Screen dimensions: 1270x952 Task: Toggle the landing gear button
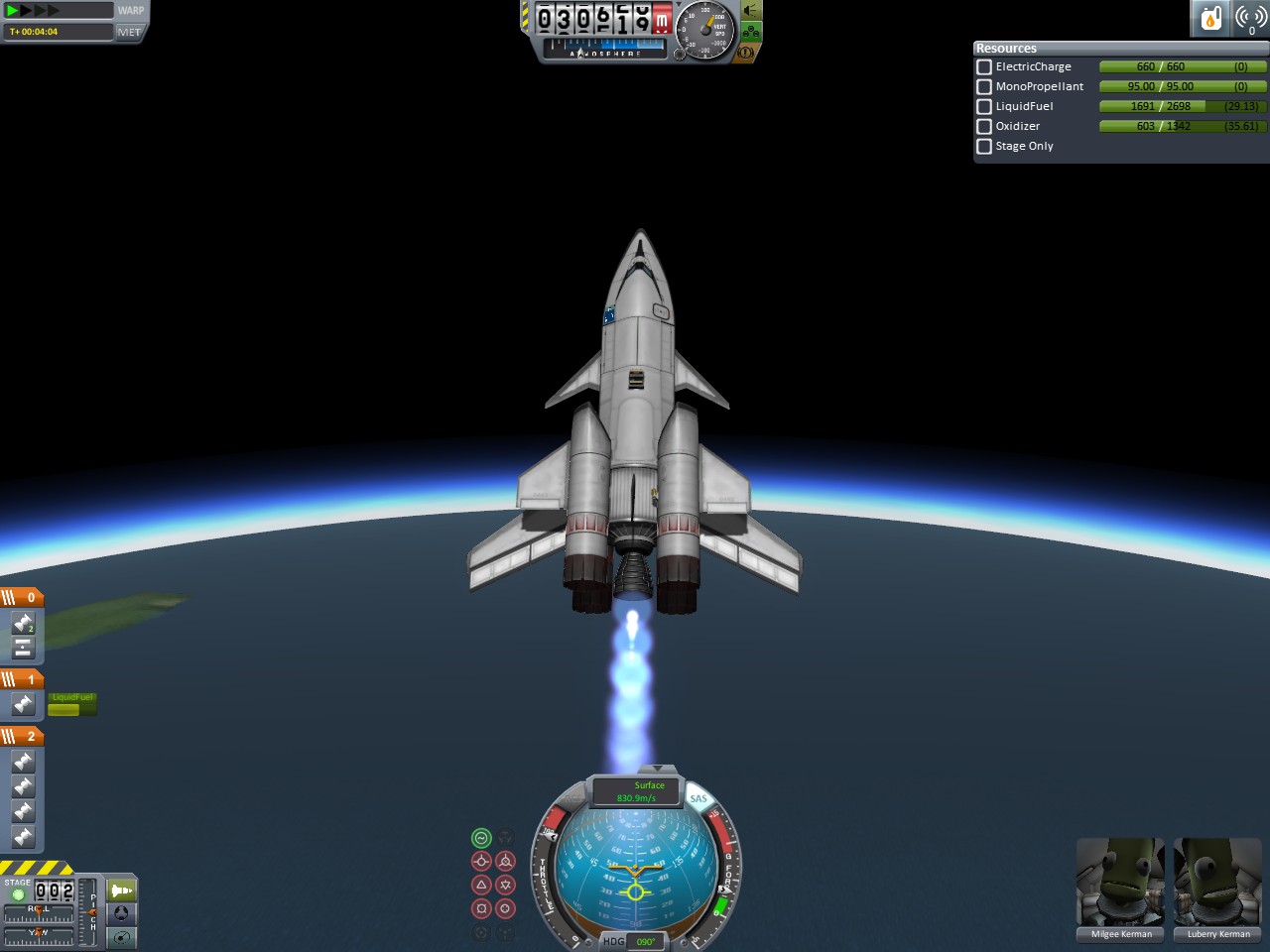751,32
